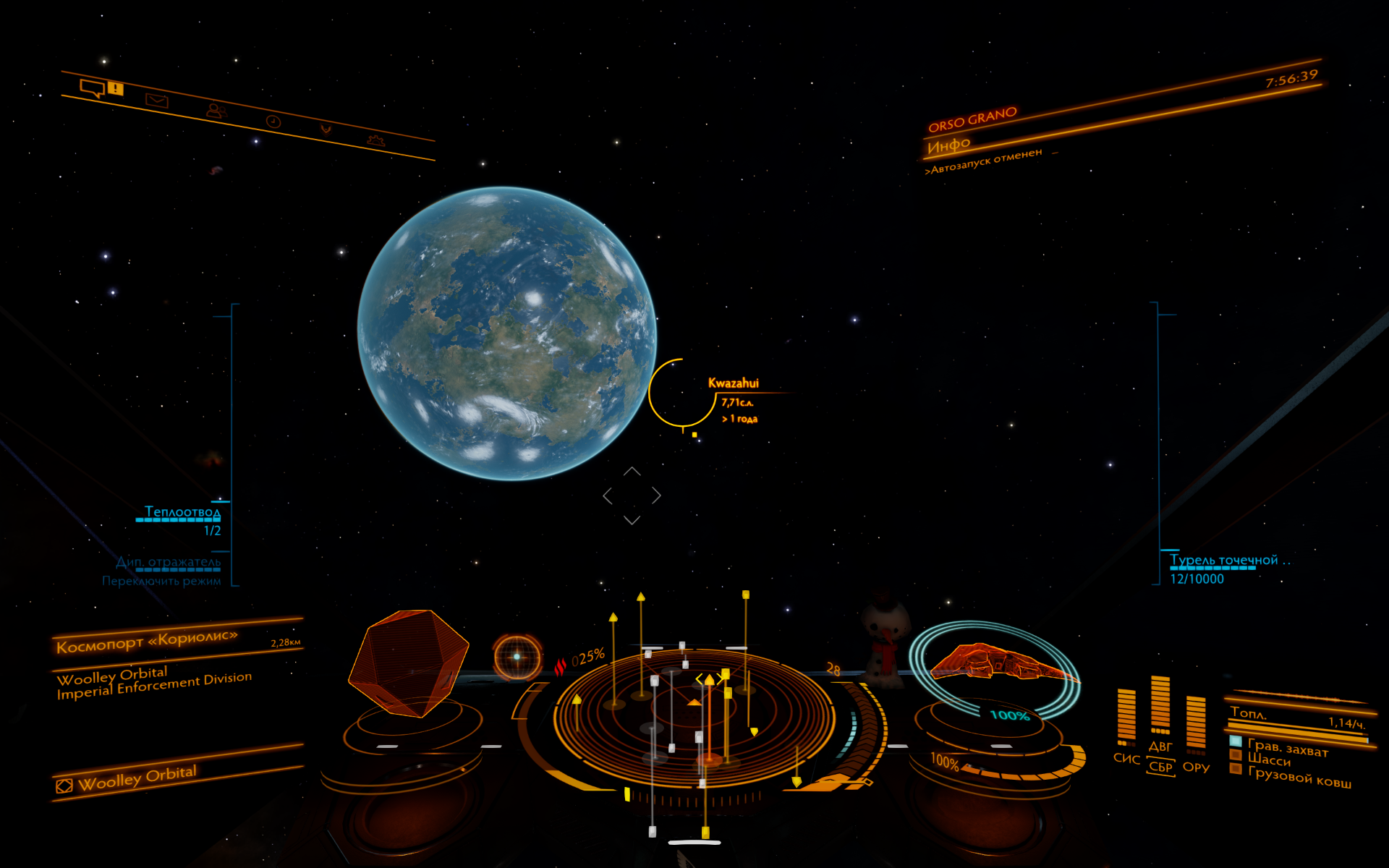
Task: Open the comms gear settings tab
Action: pos(375,140)
